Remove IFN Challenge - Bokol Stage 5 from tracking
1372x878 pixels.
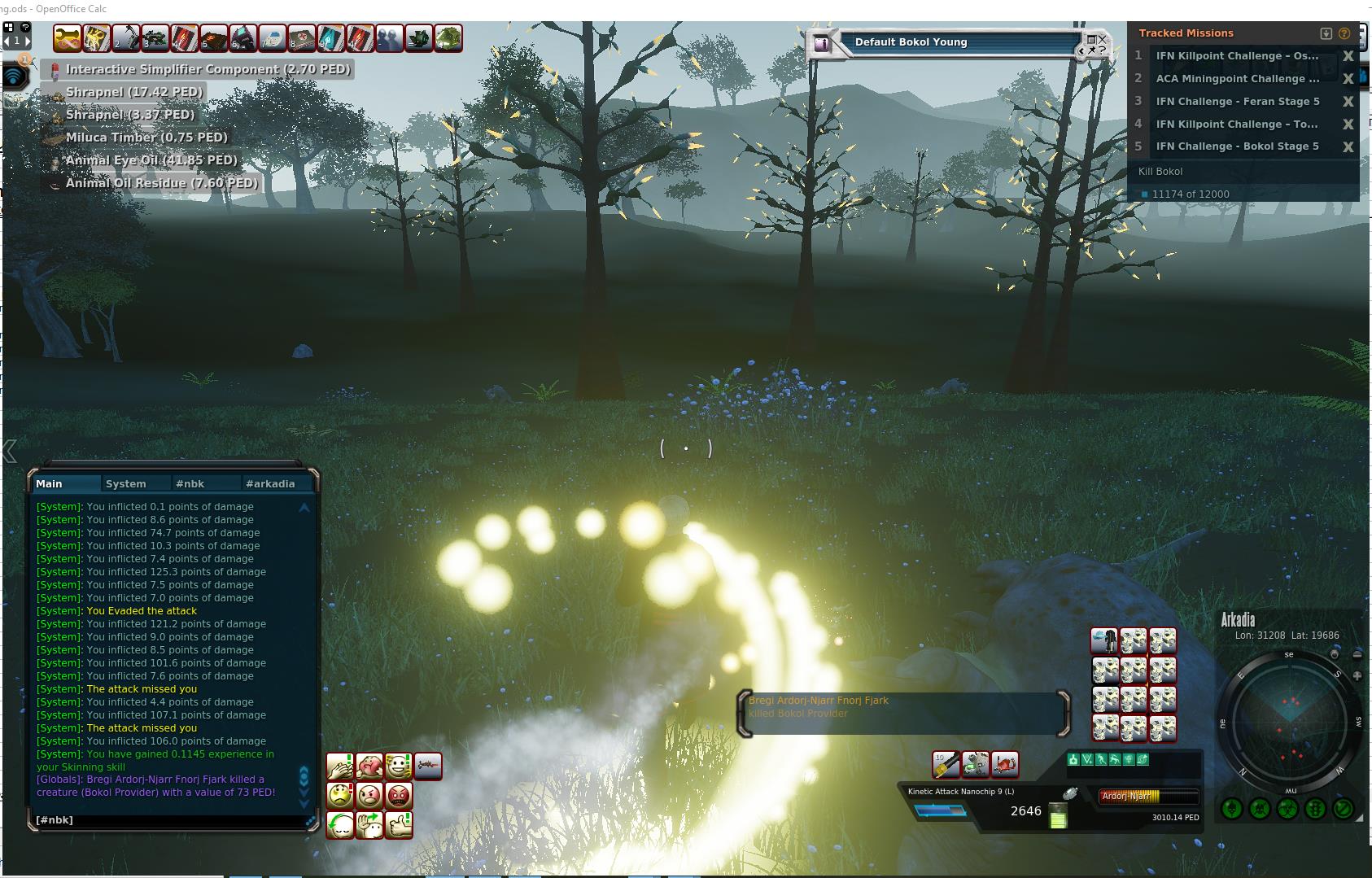click(1348, 146)
